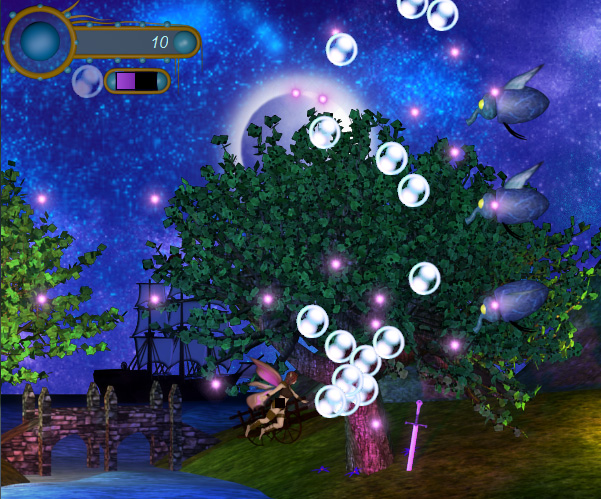Click the large blue orb in the HUD
The image size is (601, 499).
pyautogui.click(x=41, y=42)
